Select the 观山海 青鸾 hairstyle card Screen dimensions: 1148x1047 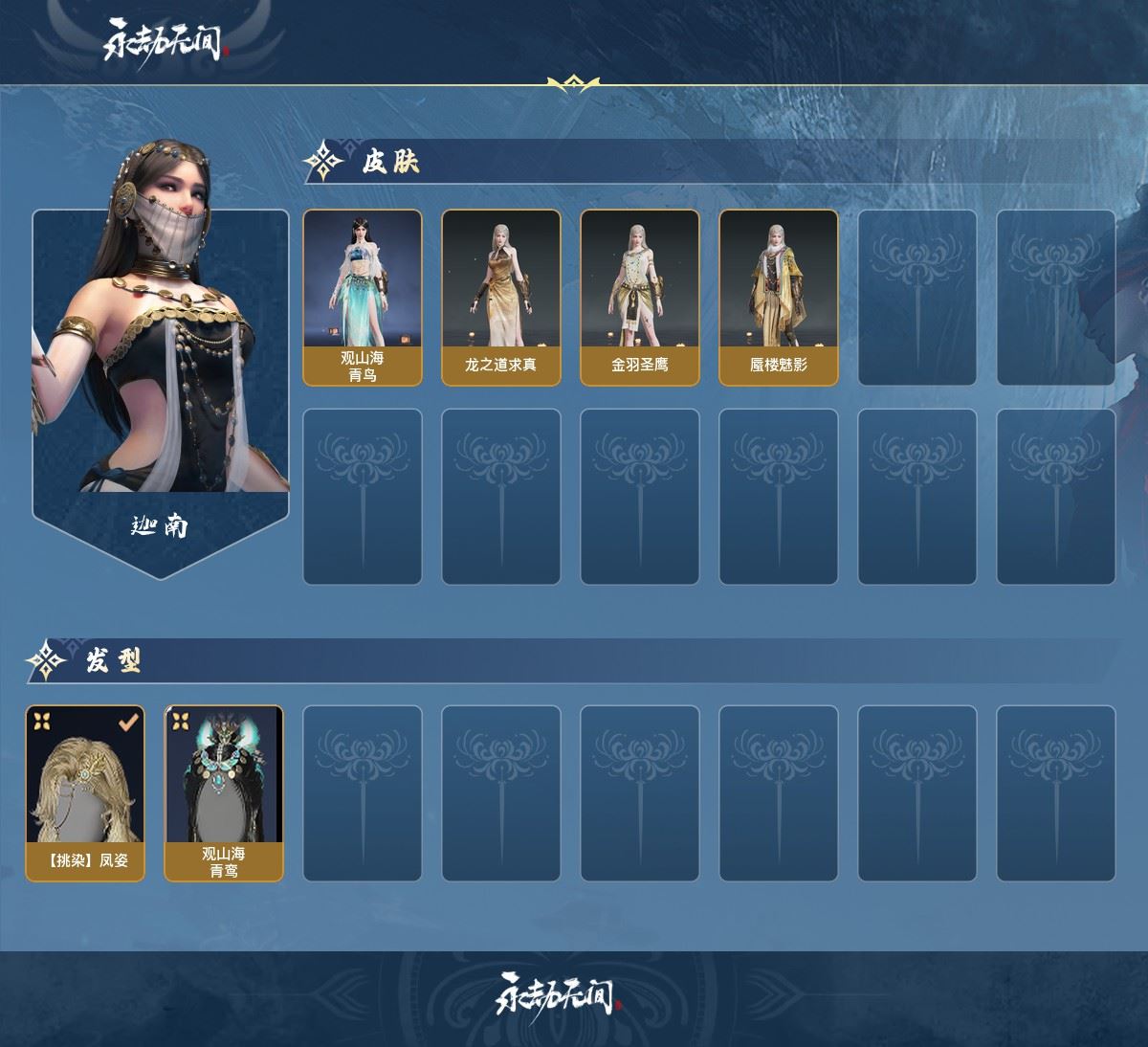coord(224,792)
